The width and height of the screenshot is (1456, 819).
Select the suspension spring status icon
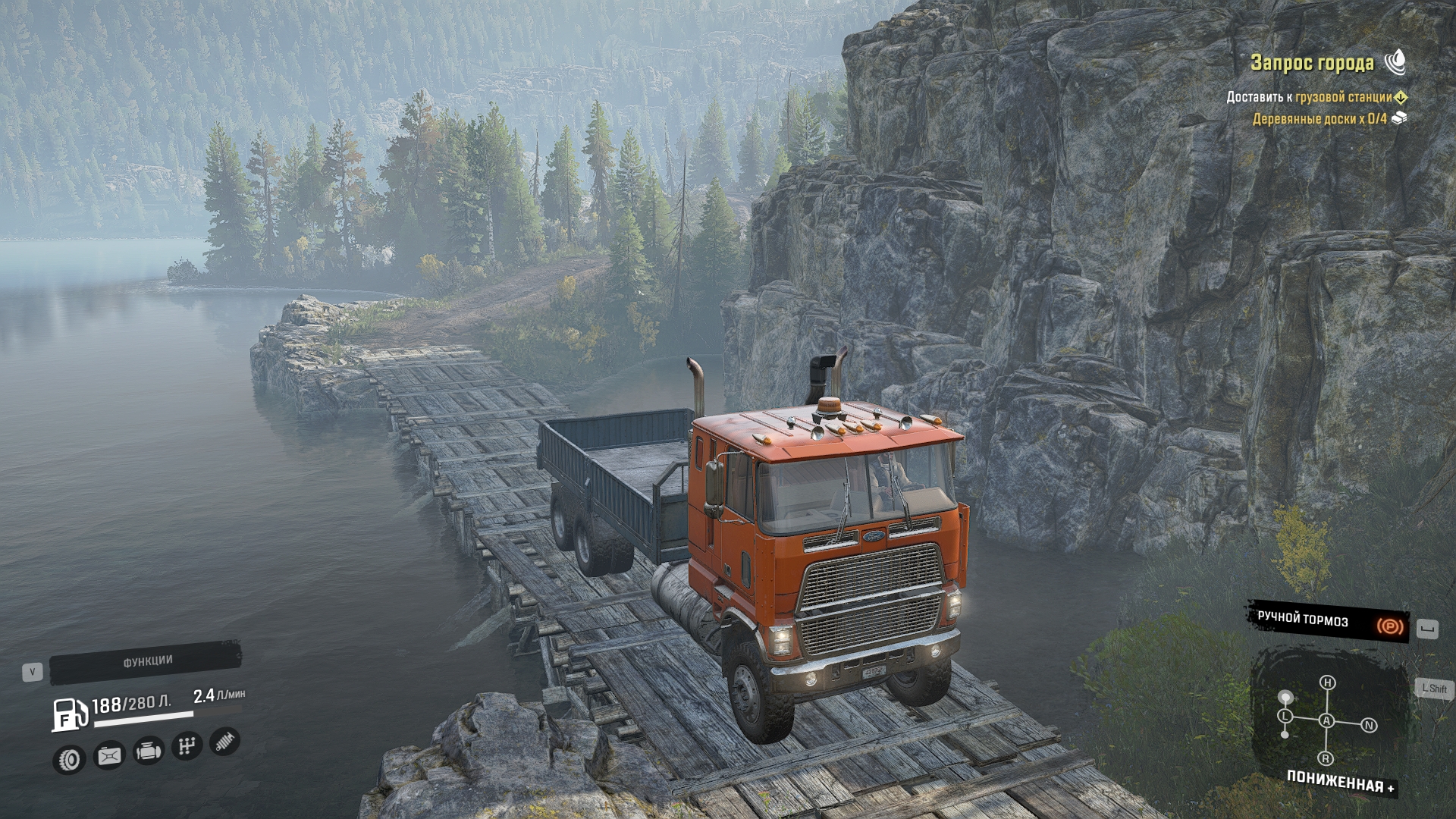[x=224, y=742]
